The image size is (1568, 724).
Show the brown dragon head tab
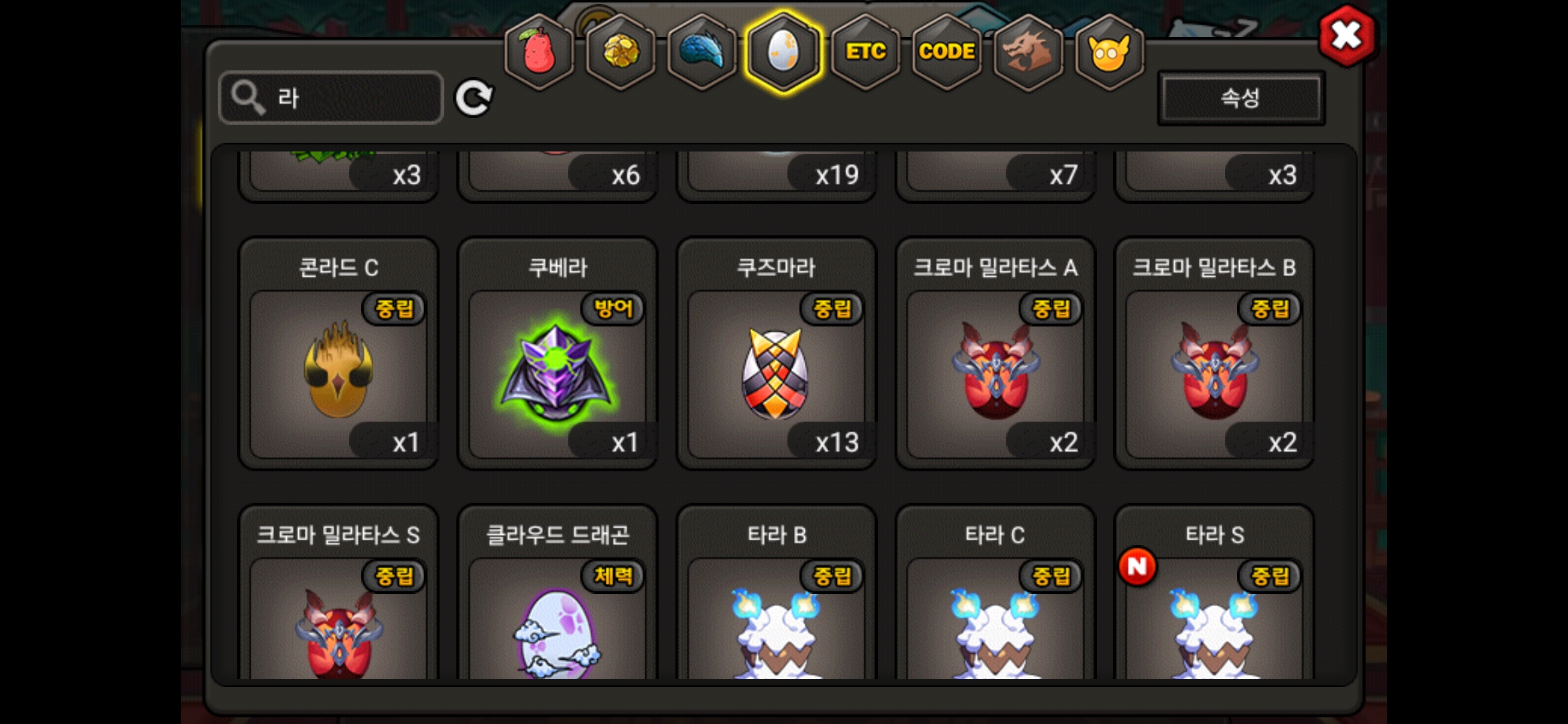coord(1028,52)
